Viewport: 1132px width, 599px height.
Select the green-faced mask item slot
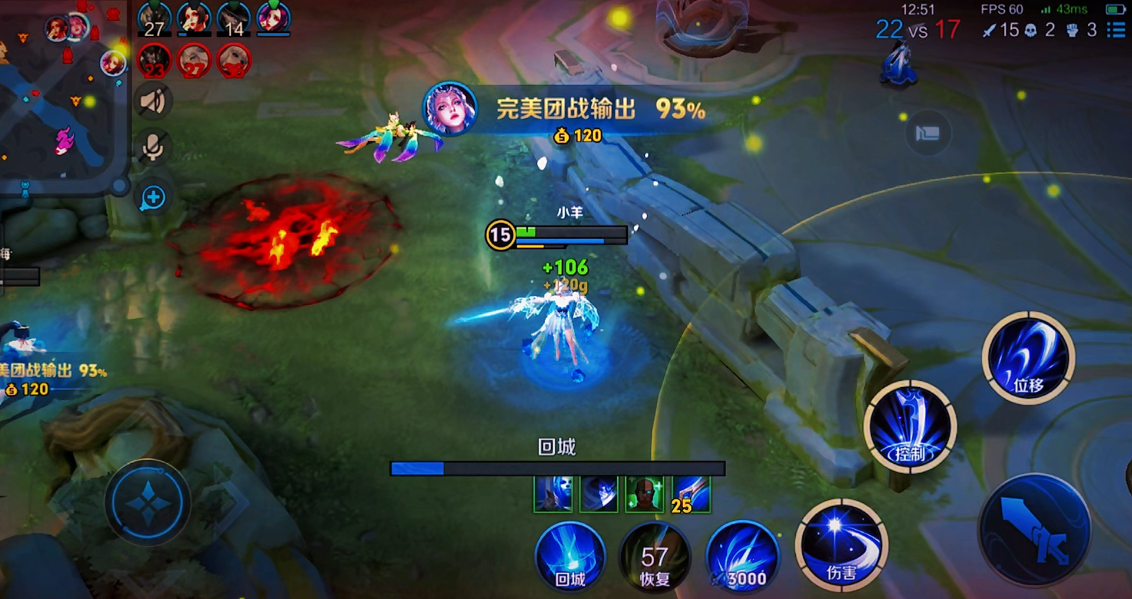[x=644, y=494]
